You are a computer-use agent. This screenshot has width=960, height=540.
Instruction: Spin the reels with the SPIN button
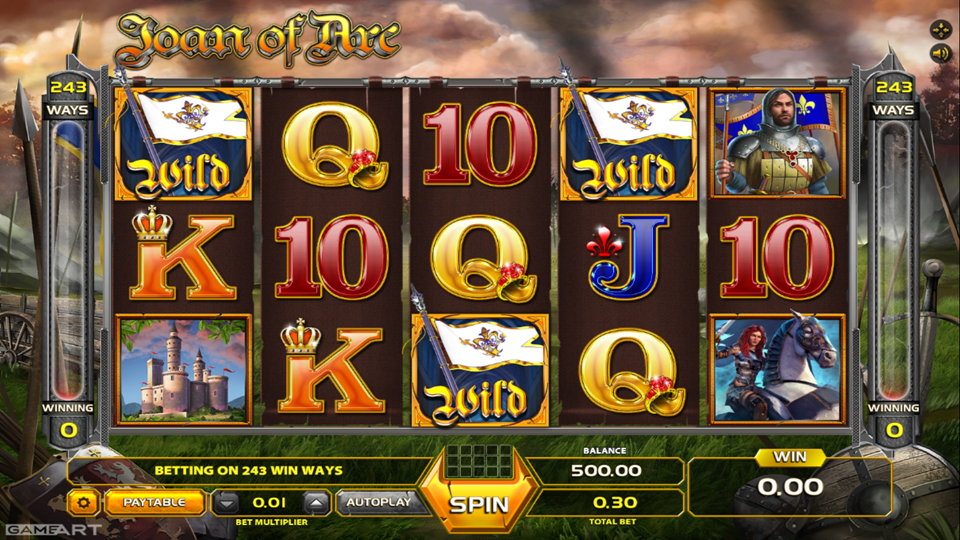(x=479, y=504)
